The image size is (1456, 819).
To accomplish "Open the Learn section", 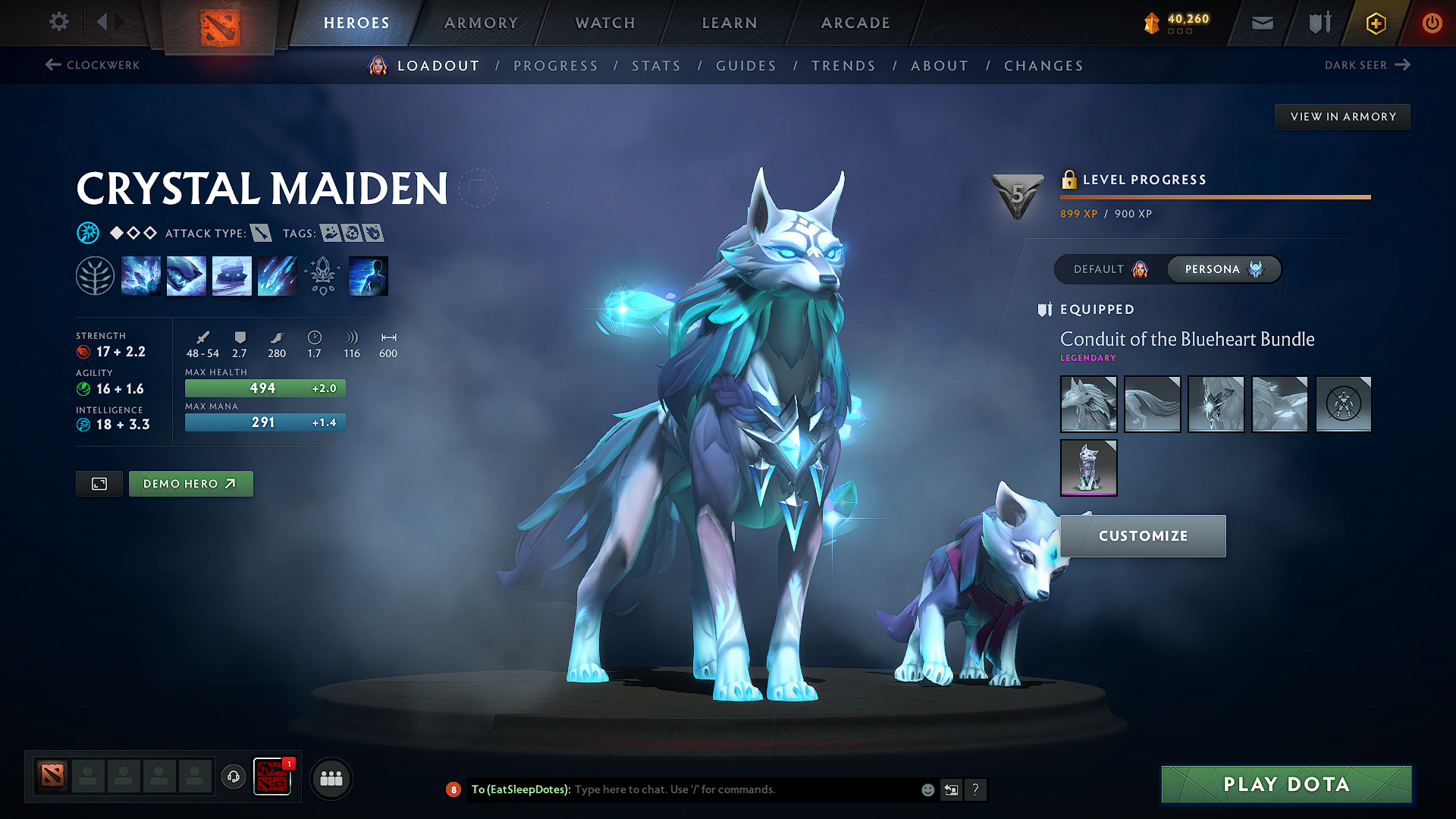I will pos(730,23).
